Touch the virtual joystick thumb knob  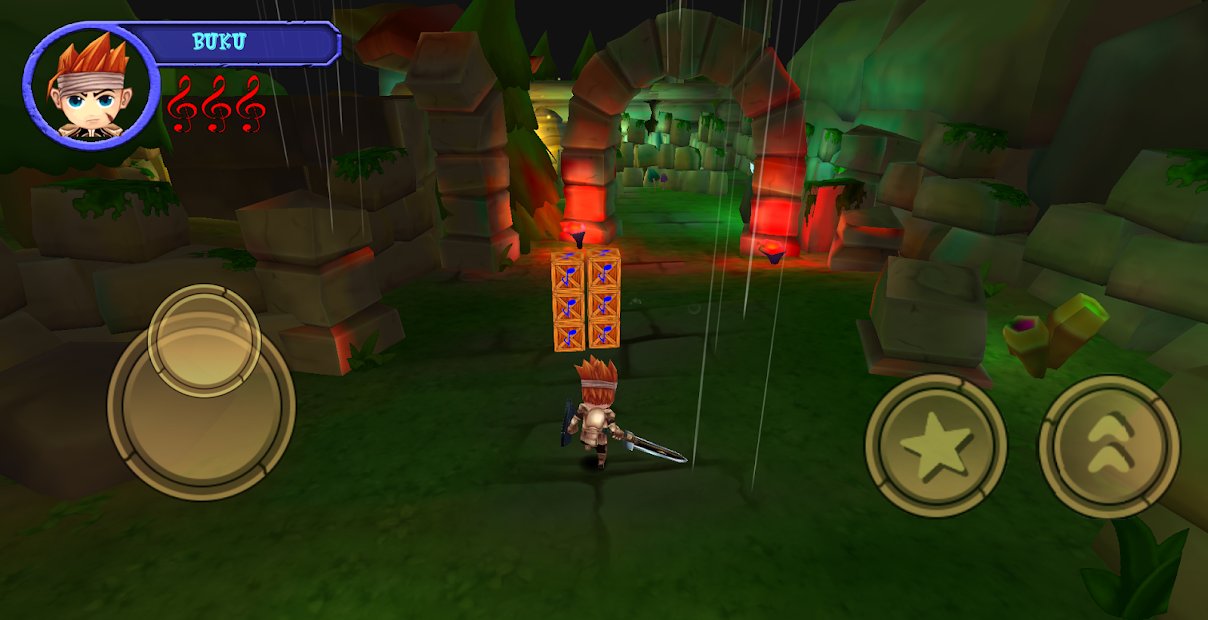[204, 340]
